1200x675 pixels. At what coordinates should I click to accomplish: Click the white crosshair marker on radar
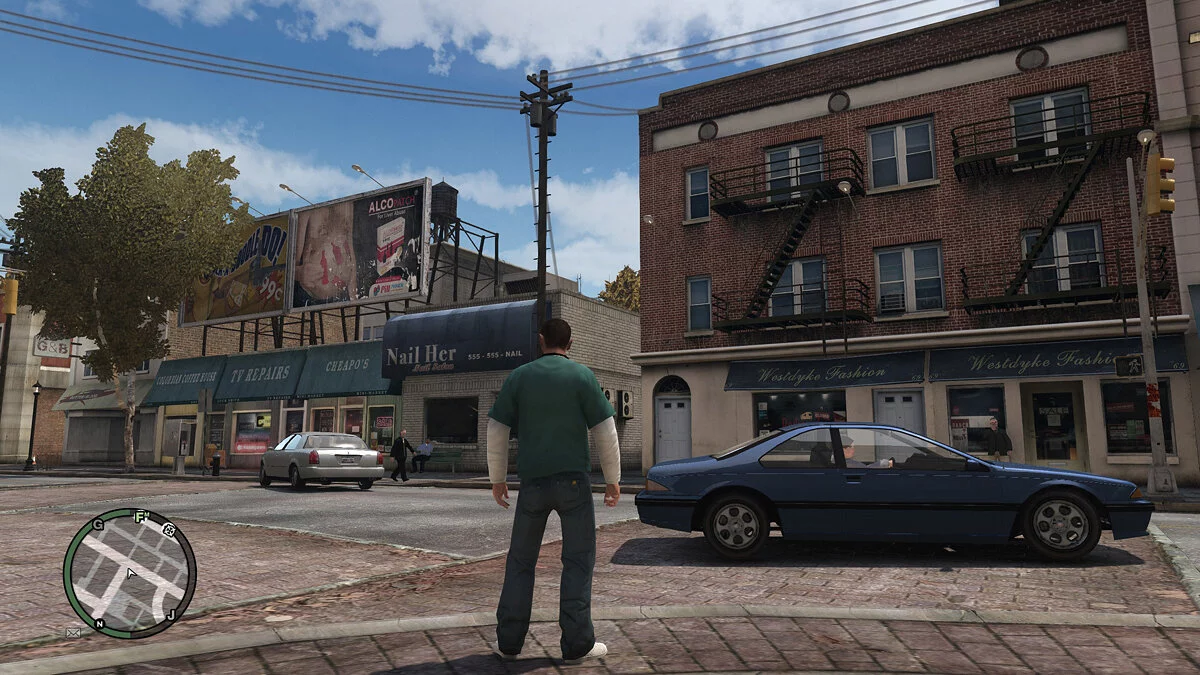tap(170, 531)
